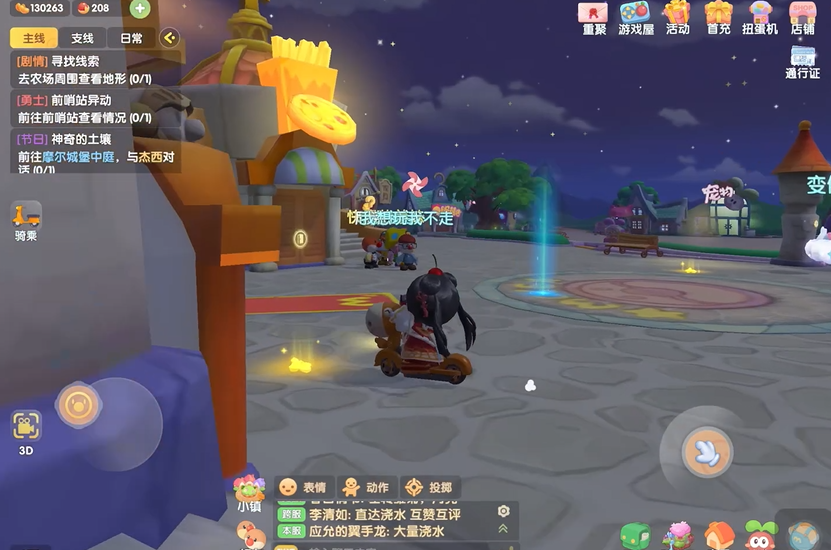
Task: Open the 通行证 pass
Action: [x=802, y=62]
